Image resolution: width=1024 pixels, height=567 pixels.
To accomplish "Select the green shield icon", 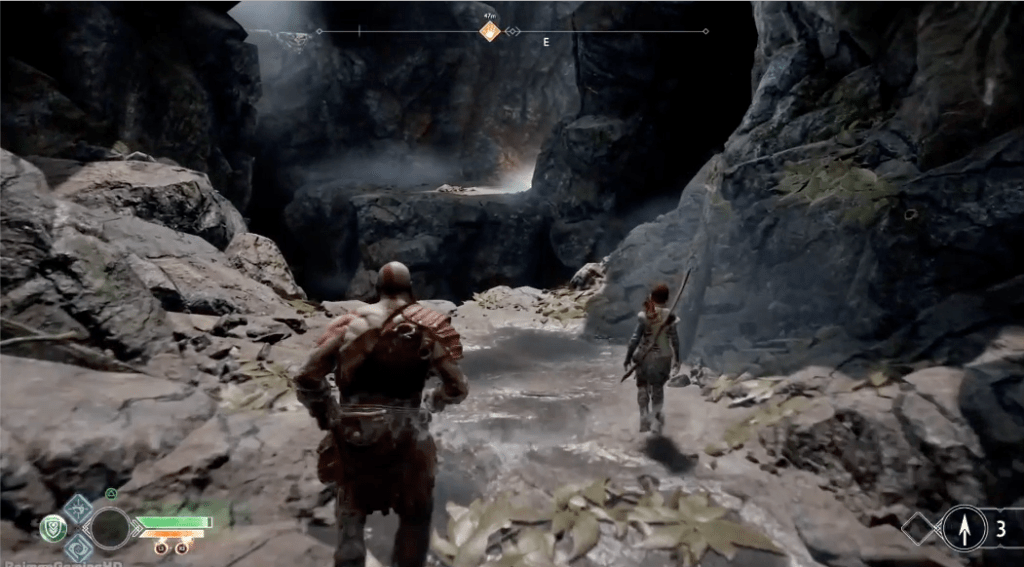I will 53,528.
